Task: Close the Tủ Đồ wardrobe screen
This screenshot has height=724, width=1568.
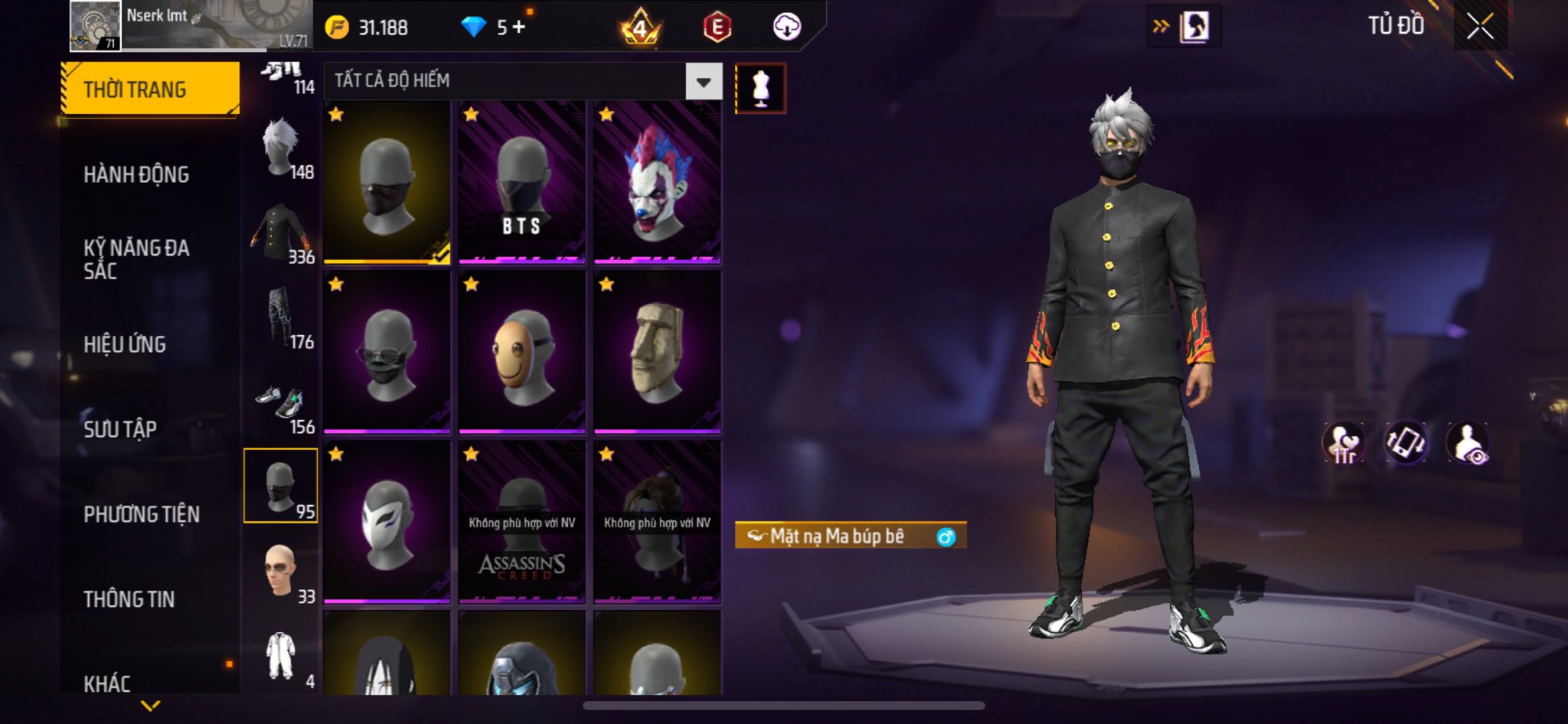Action: (x=1480, y=27)
